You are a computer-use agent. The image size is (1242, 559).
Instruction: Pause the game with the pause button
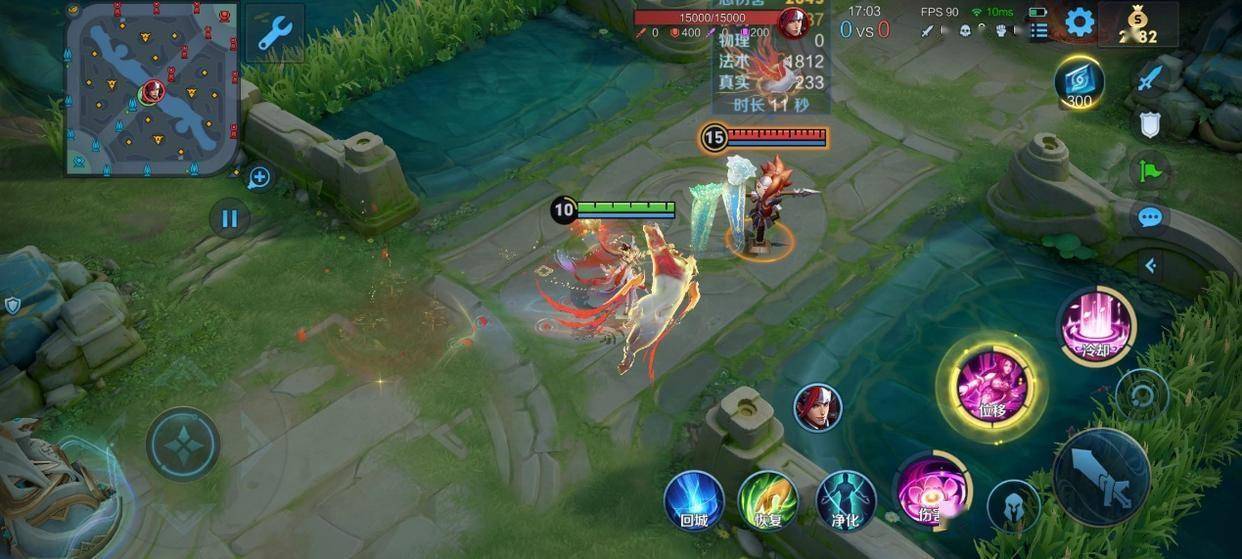tap(229, 217)
